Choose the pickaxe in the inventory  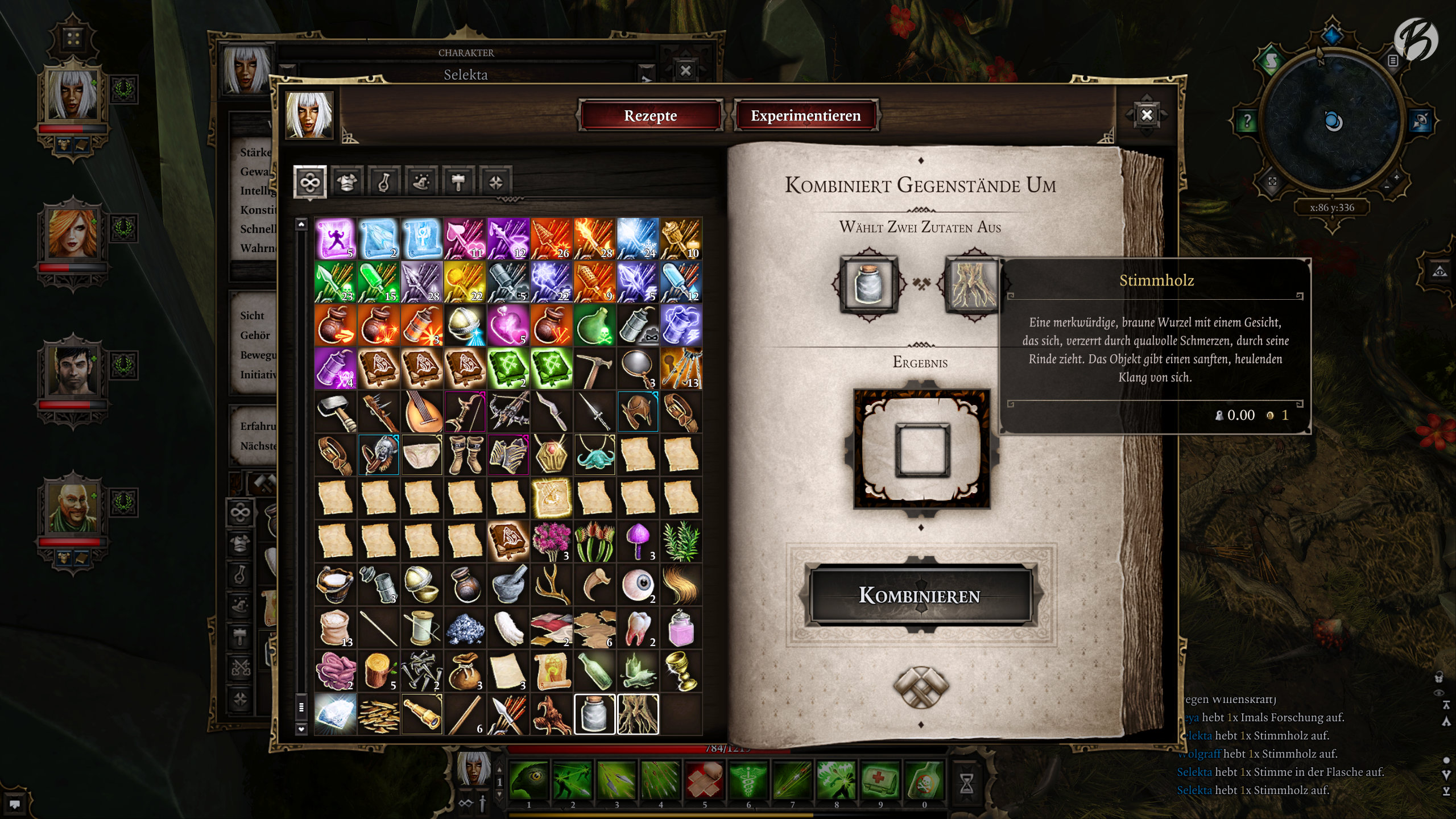(594, 369)
